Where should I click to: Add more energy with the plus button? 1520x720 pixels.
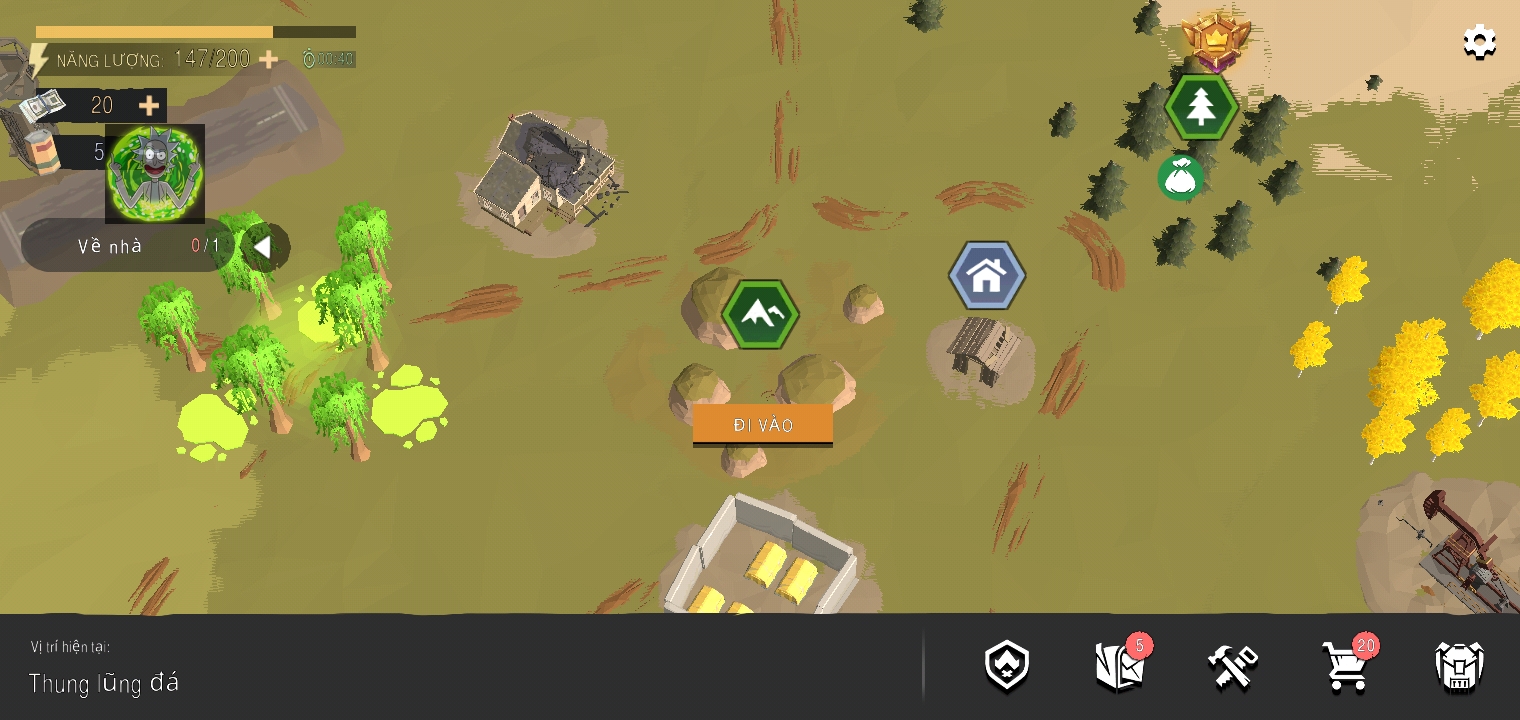268,60
